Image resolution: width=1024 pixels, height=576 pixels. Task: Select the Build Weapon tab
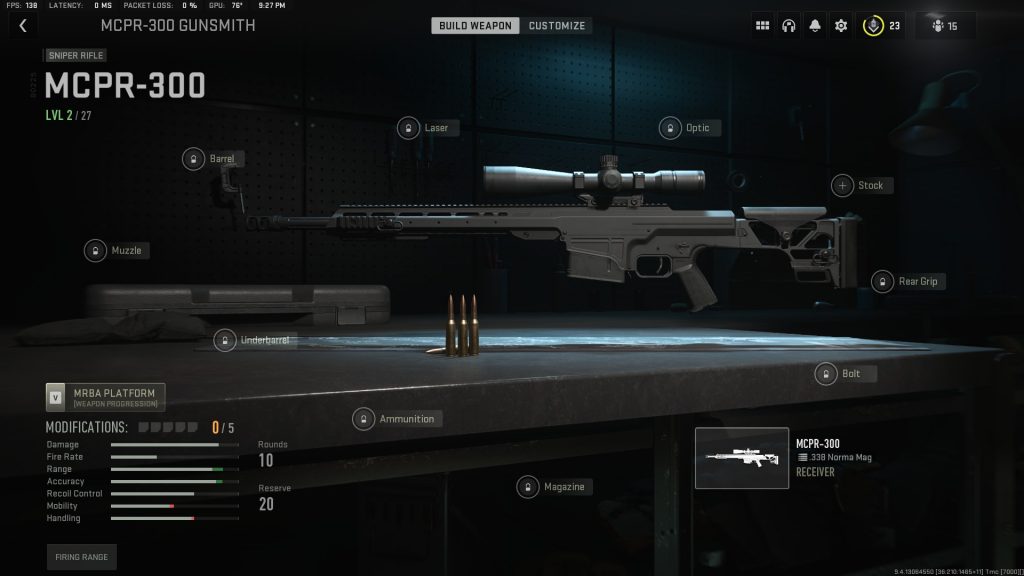coord(475,25)
